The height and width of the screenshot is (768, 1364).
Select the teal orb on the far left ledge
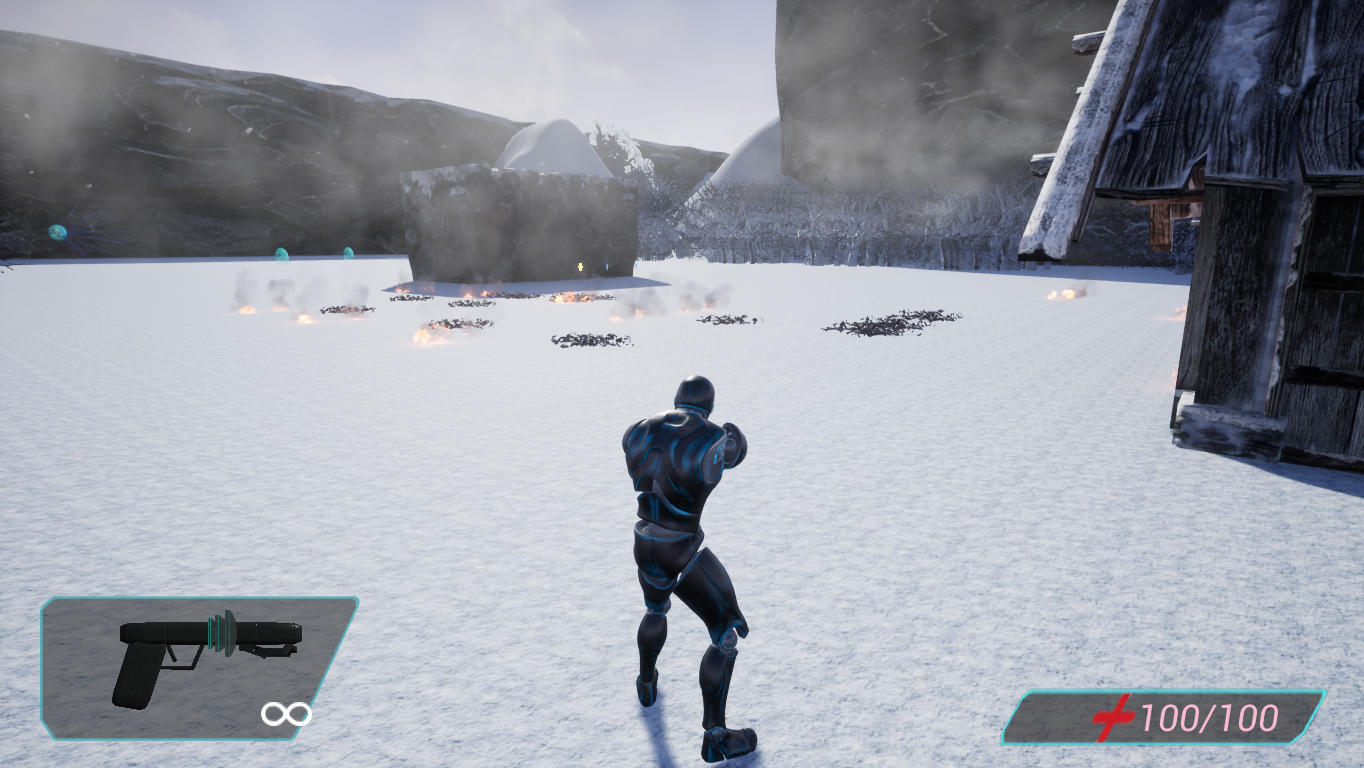(57, 232)
